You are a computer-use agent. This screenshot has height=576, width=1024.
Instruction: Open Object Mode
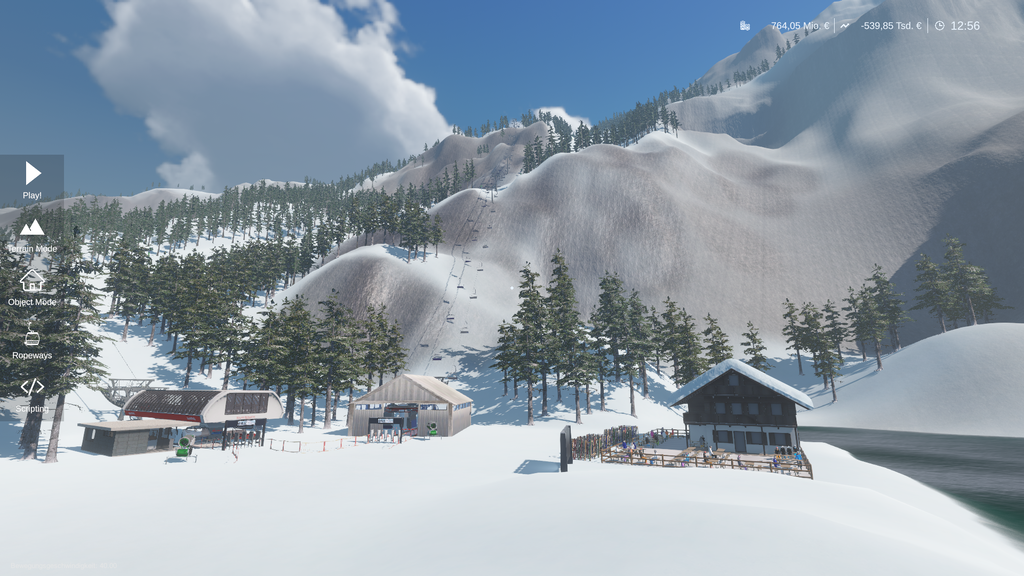32,287
